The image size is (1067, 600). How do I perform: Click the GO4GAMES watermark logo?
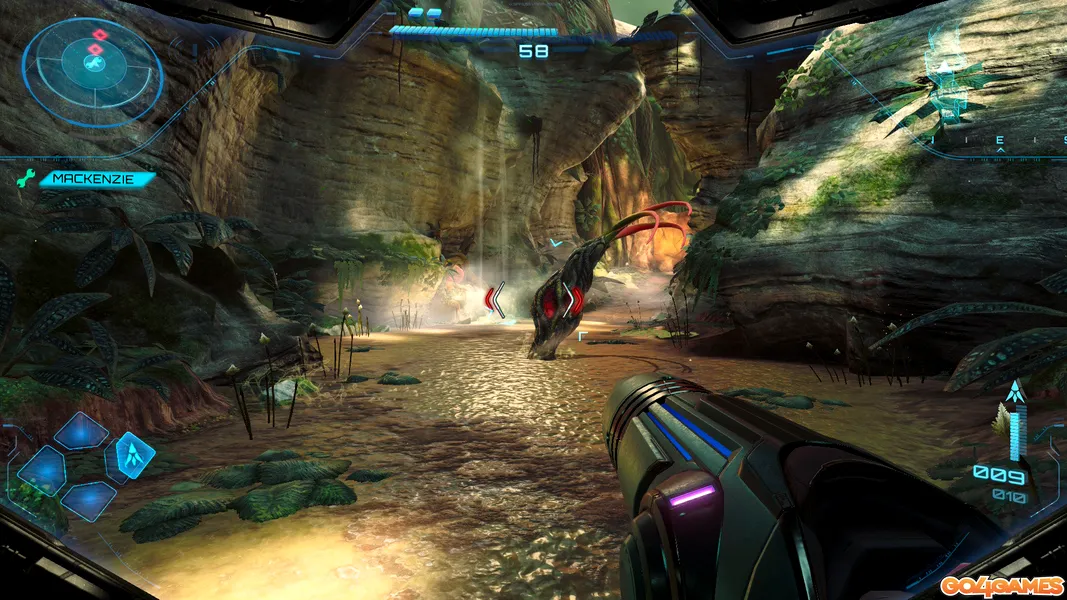point(998,582)
